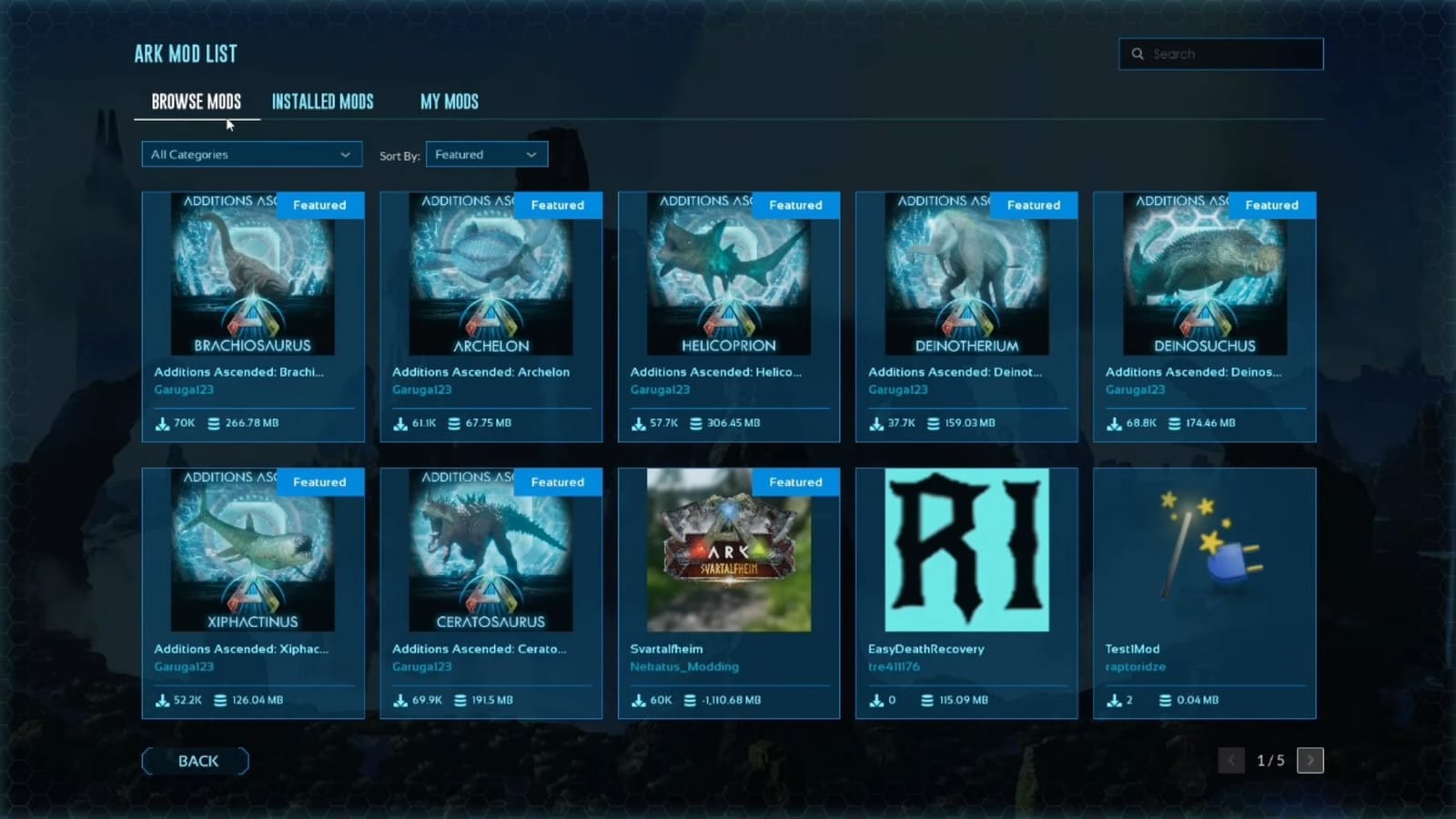Click the file size stack icon on the Archelon card

click(x=452, y=423)
